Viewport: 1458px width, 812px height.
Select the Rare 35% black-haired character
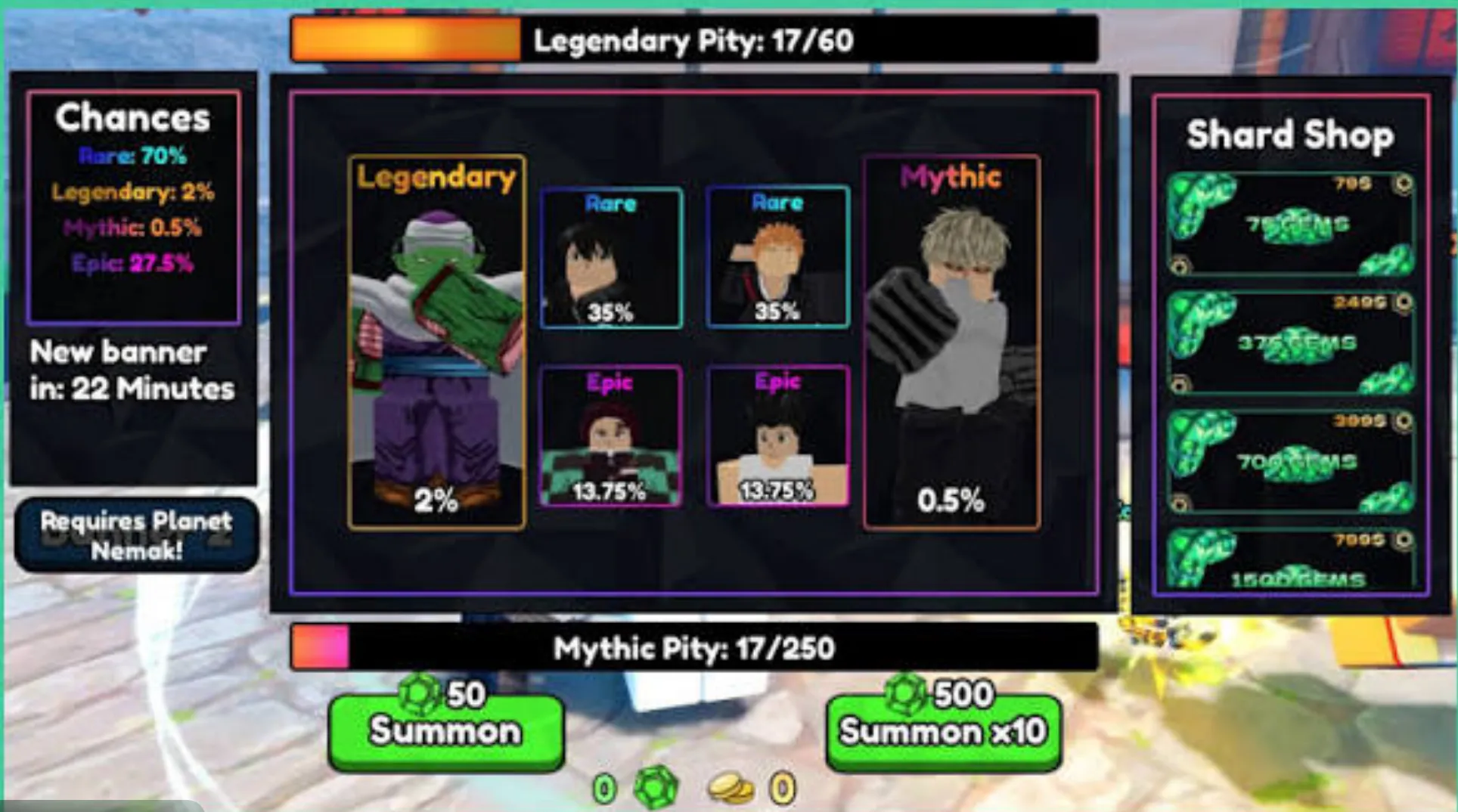tap(611, 257)
